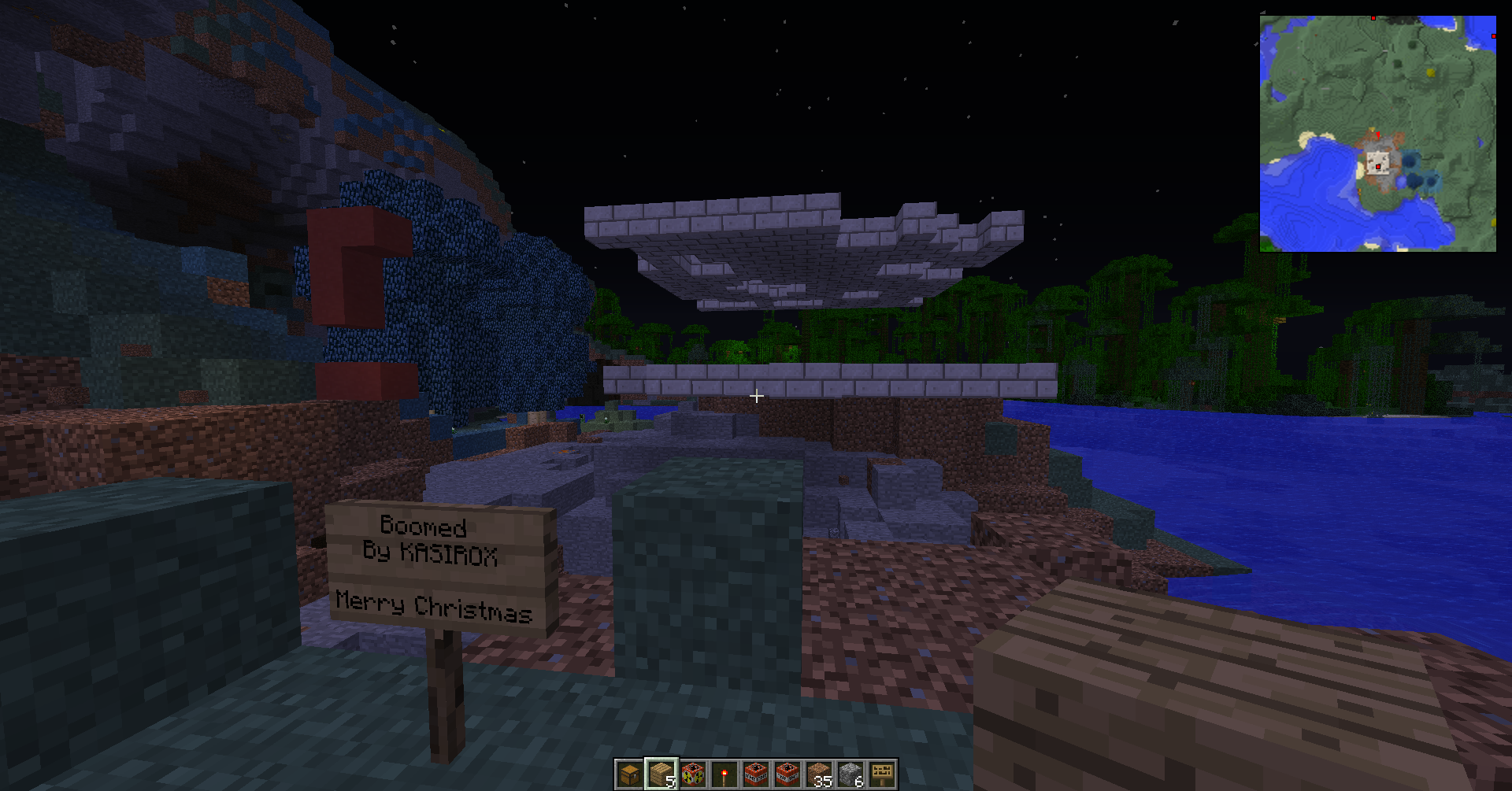Screen dimensions: 1512x791
Task: Select the wooden planks hotbar slot
Action: [661, 774]
